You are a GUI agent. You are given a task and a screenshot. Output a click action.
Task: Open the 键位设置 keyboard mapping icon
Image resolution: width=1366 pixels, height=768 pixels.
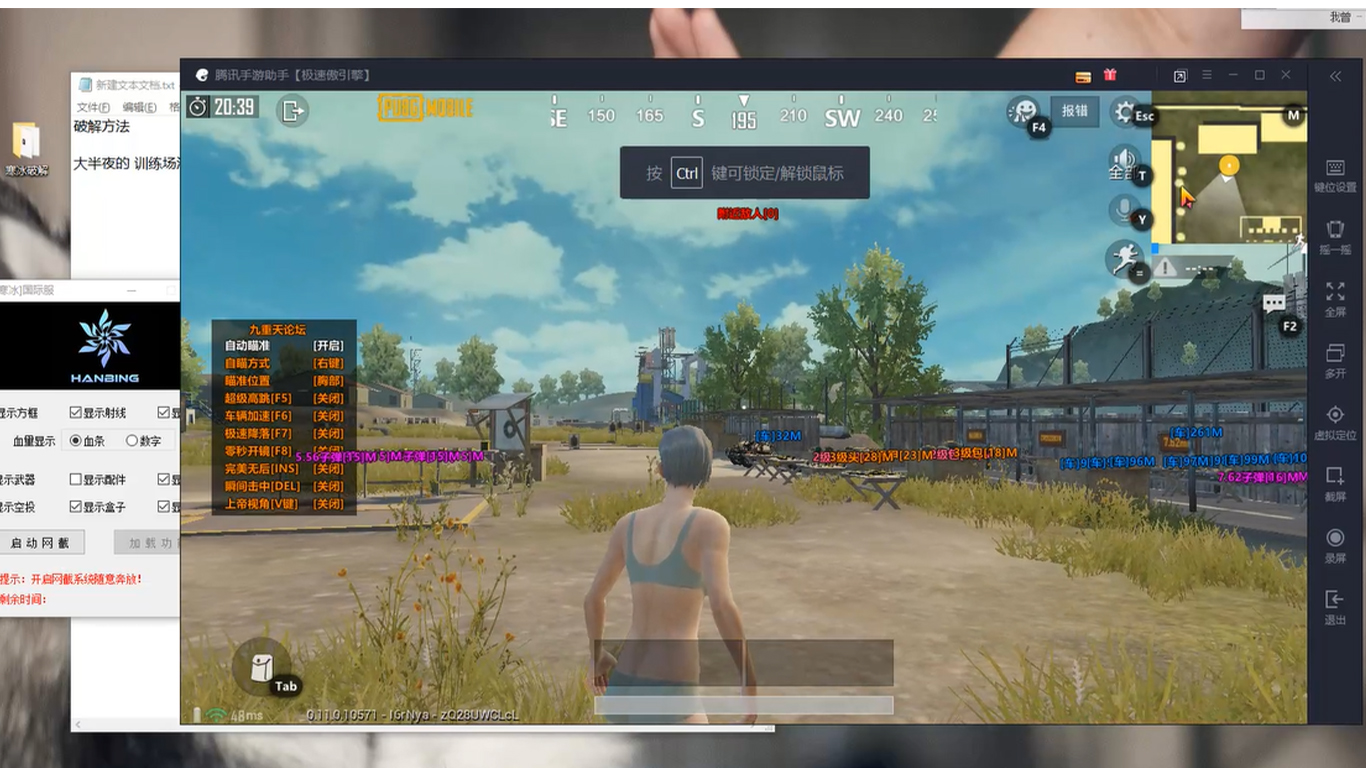[x=1334, y=165]
